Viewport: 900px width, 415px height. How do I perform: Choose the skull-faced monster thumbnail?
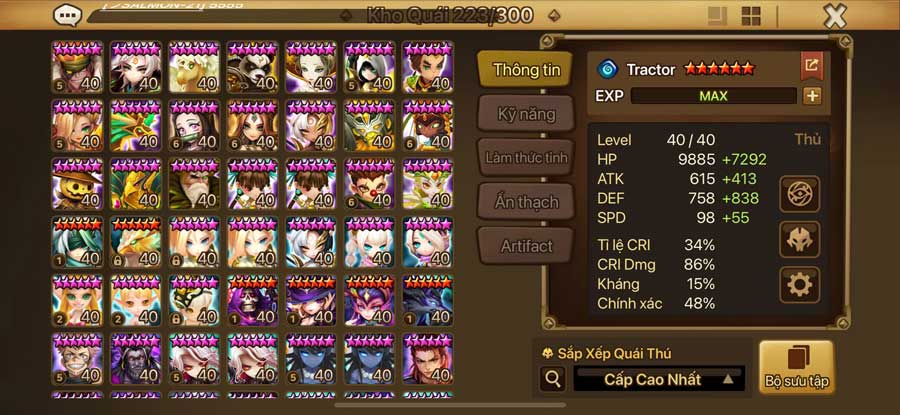(x=252, y=300)
